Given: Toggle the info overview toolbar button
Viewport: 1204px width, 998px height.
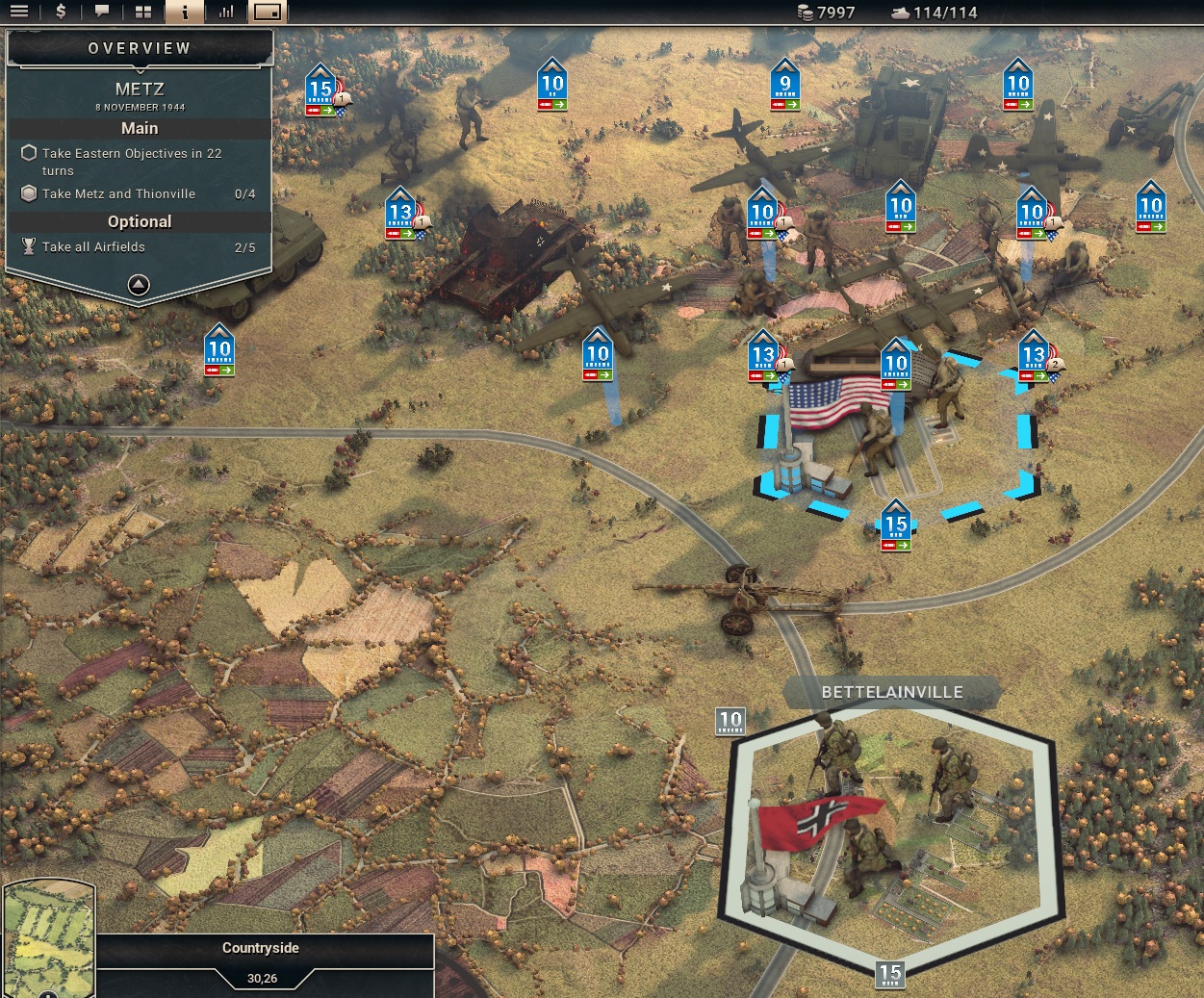Looking at the screenshot, I should tap(185, 13).
